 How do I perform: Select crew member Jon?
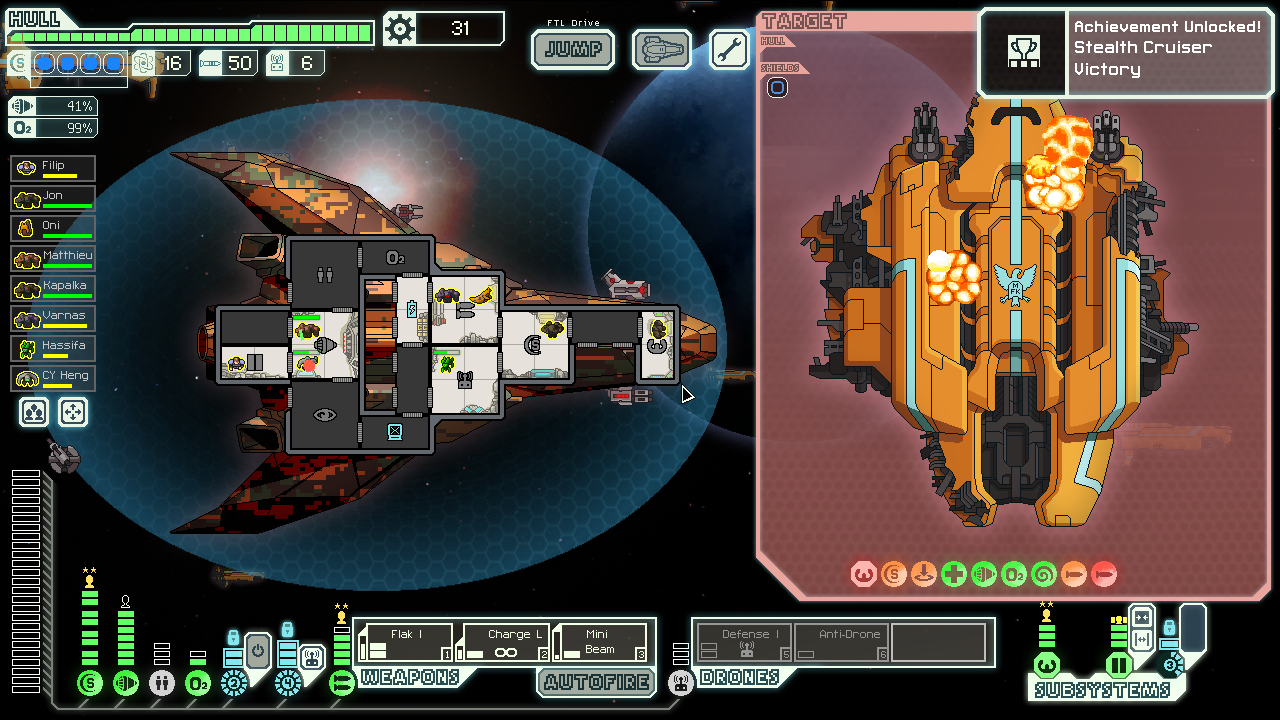pyautogui.click(x=54, y=198)
